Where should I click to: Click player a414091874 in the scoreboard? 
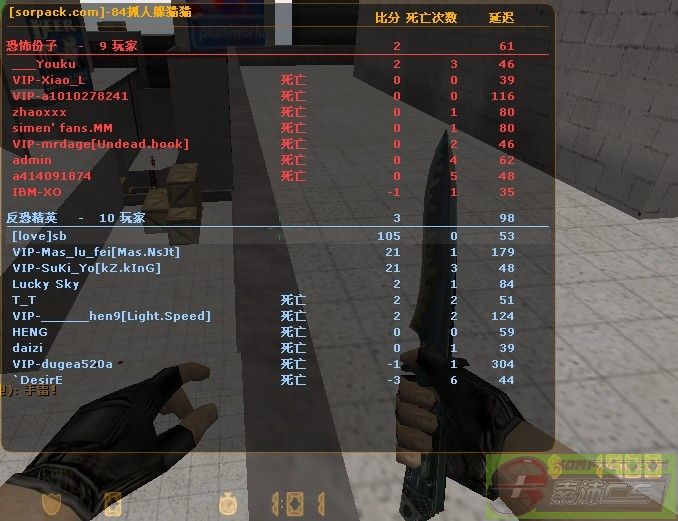click(52, 176)
